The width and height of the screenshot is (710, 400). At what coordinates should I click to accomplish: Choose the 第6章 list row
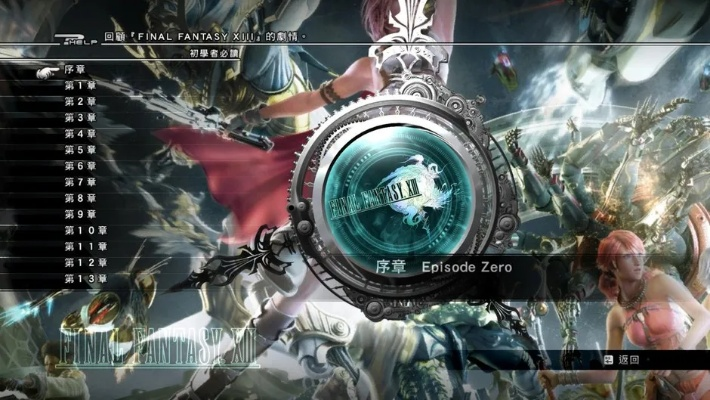(79, 166)
